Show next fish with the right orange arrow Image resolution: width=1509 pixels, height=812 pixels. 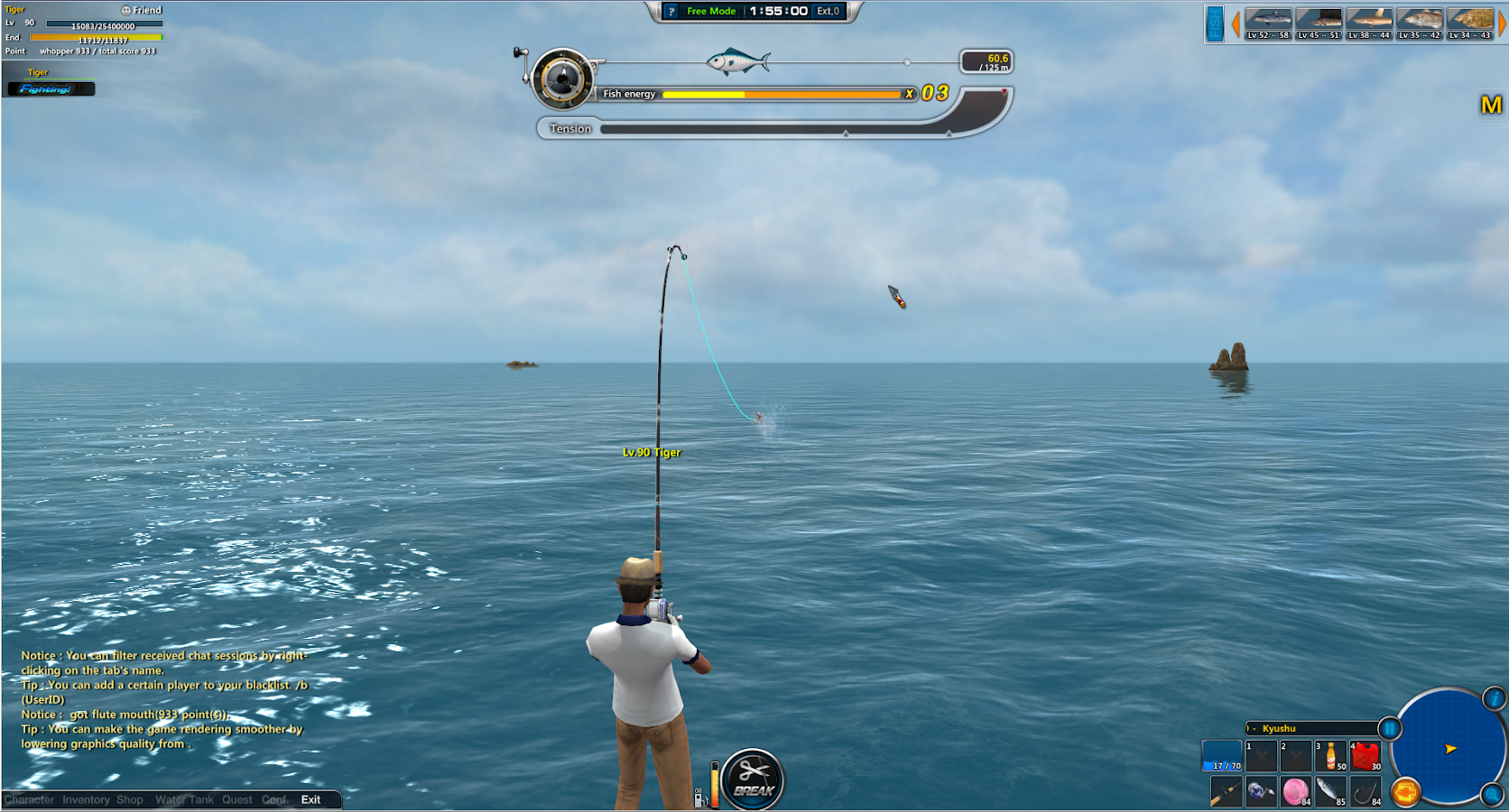coord(1502,24)
